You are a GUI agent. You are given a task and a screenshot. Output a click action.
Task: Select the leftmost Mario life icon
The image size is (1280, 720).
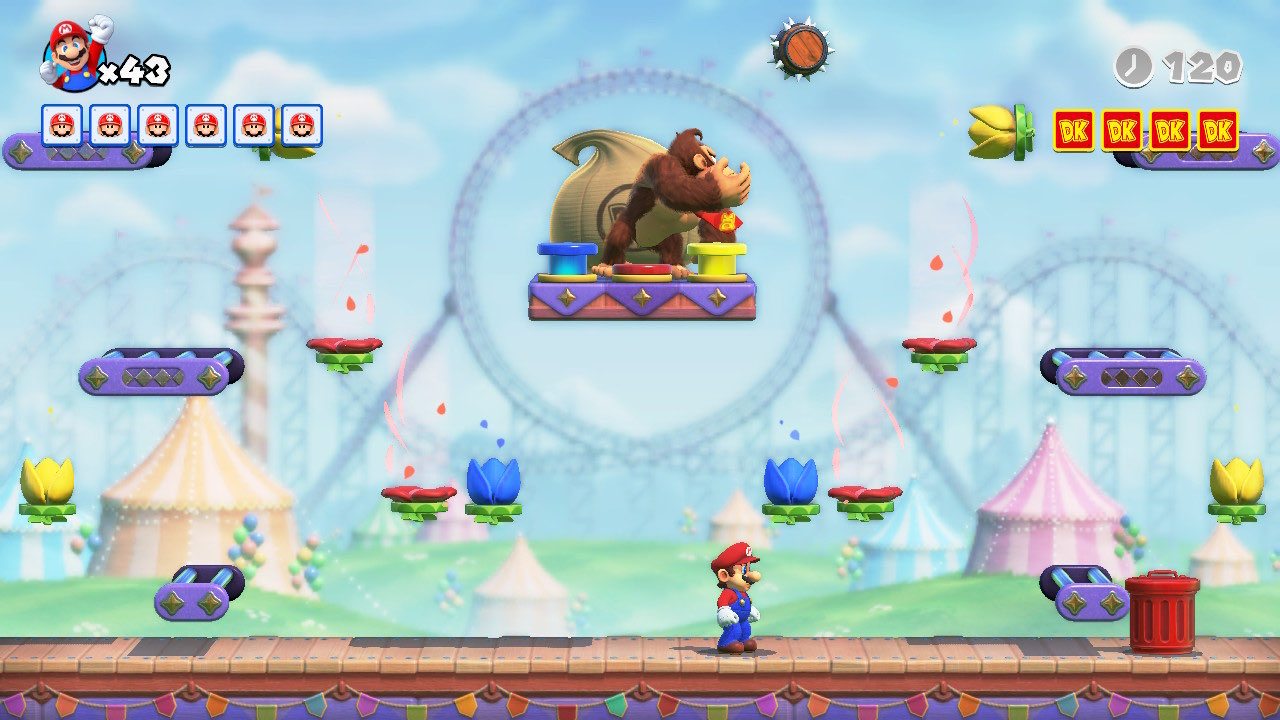pos(62,124)
